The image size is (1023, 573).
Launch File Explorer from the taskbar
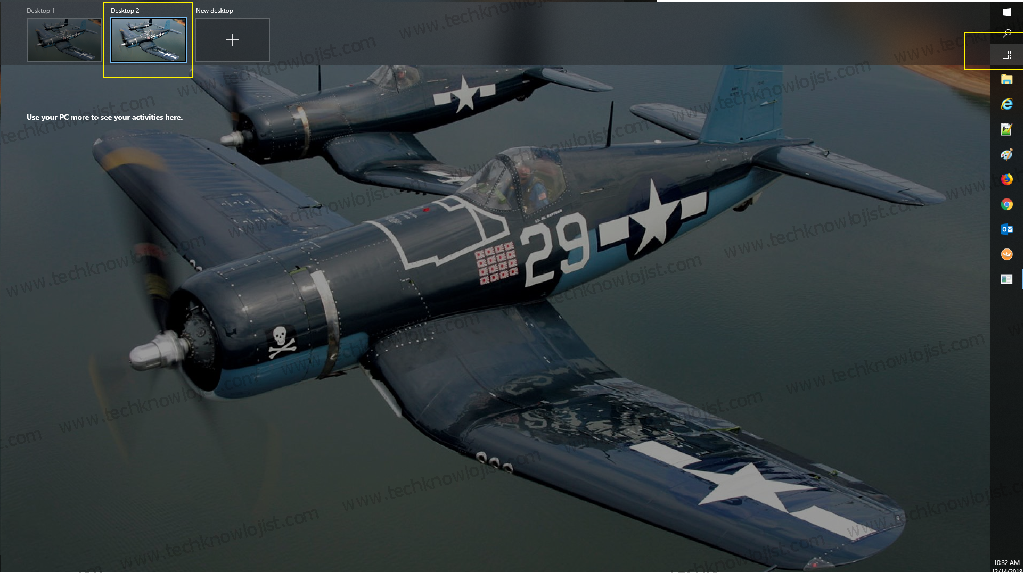(1006, 79)
